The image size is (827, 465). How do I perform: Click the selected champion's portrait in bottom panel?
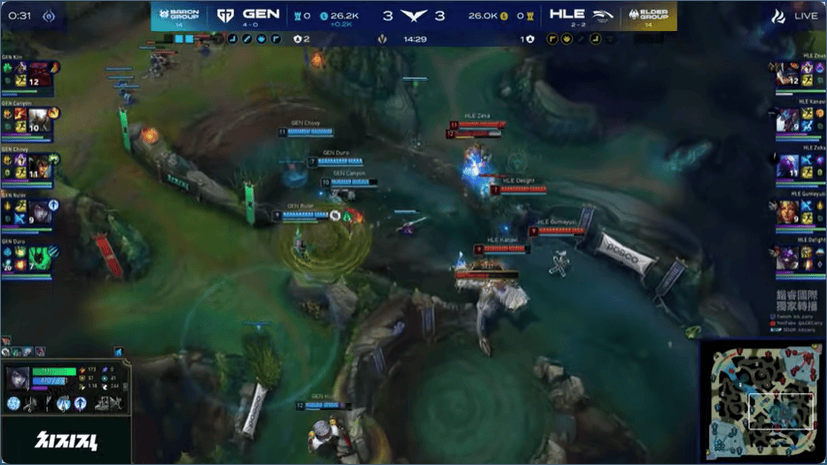19,378
